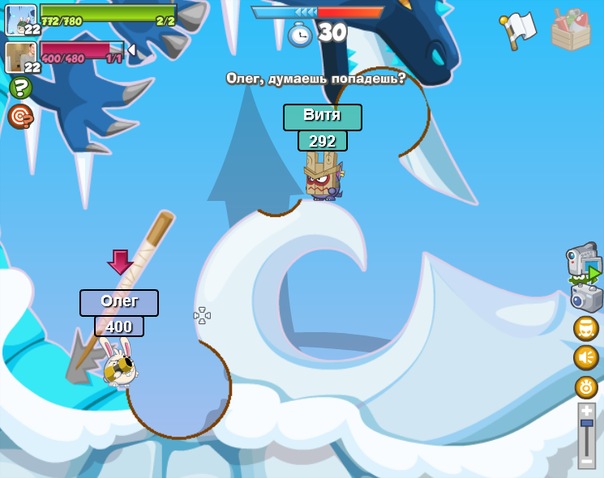The width and height of the screenshot is (604, 478).
Task: Click the blue zoom slider handle
Action: (587, 426)
